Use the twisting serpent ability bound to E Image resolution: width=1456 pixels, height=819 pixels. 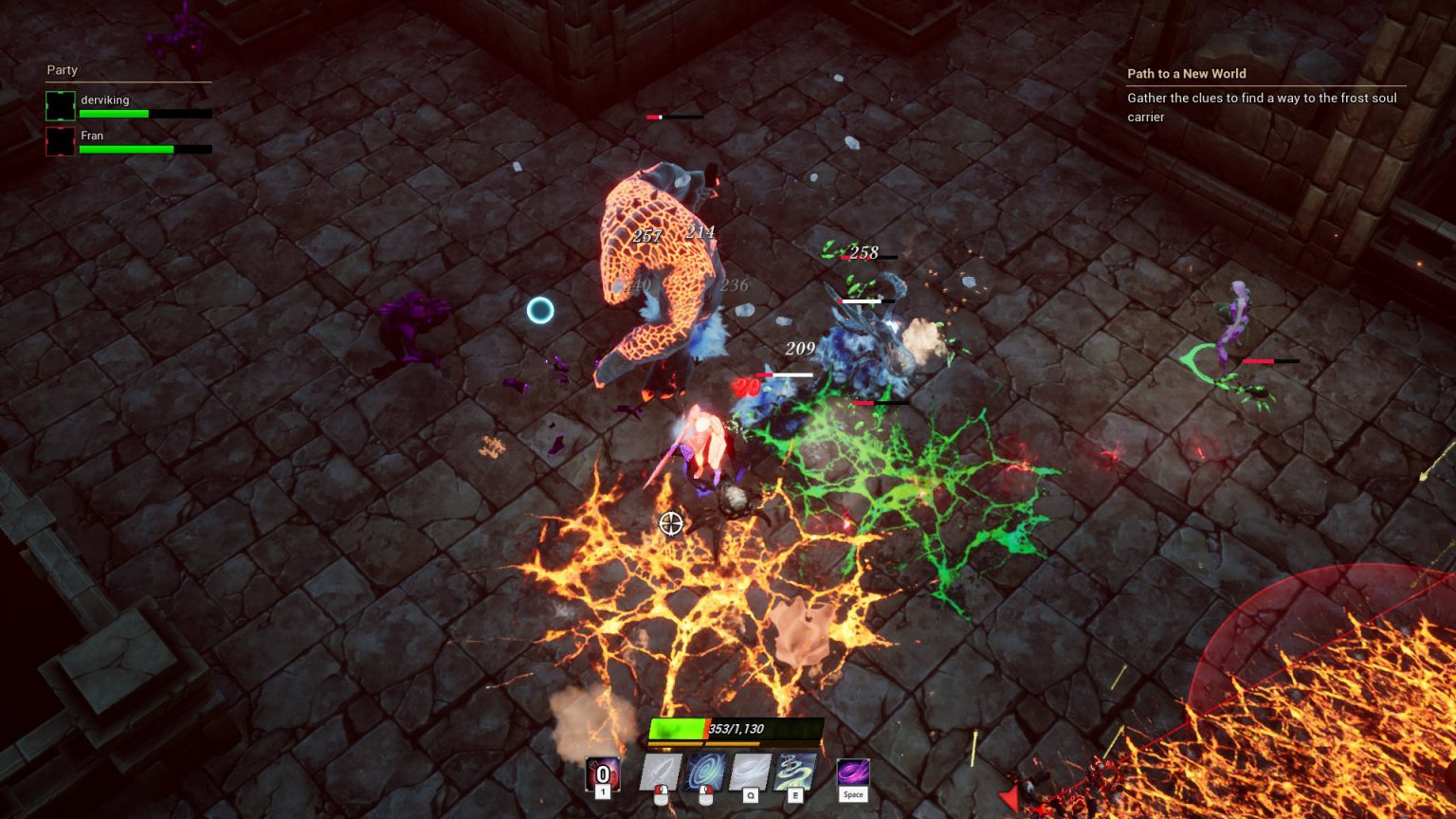pos(793,771)
